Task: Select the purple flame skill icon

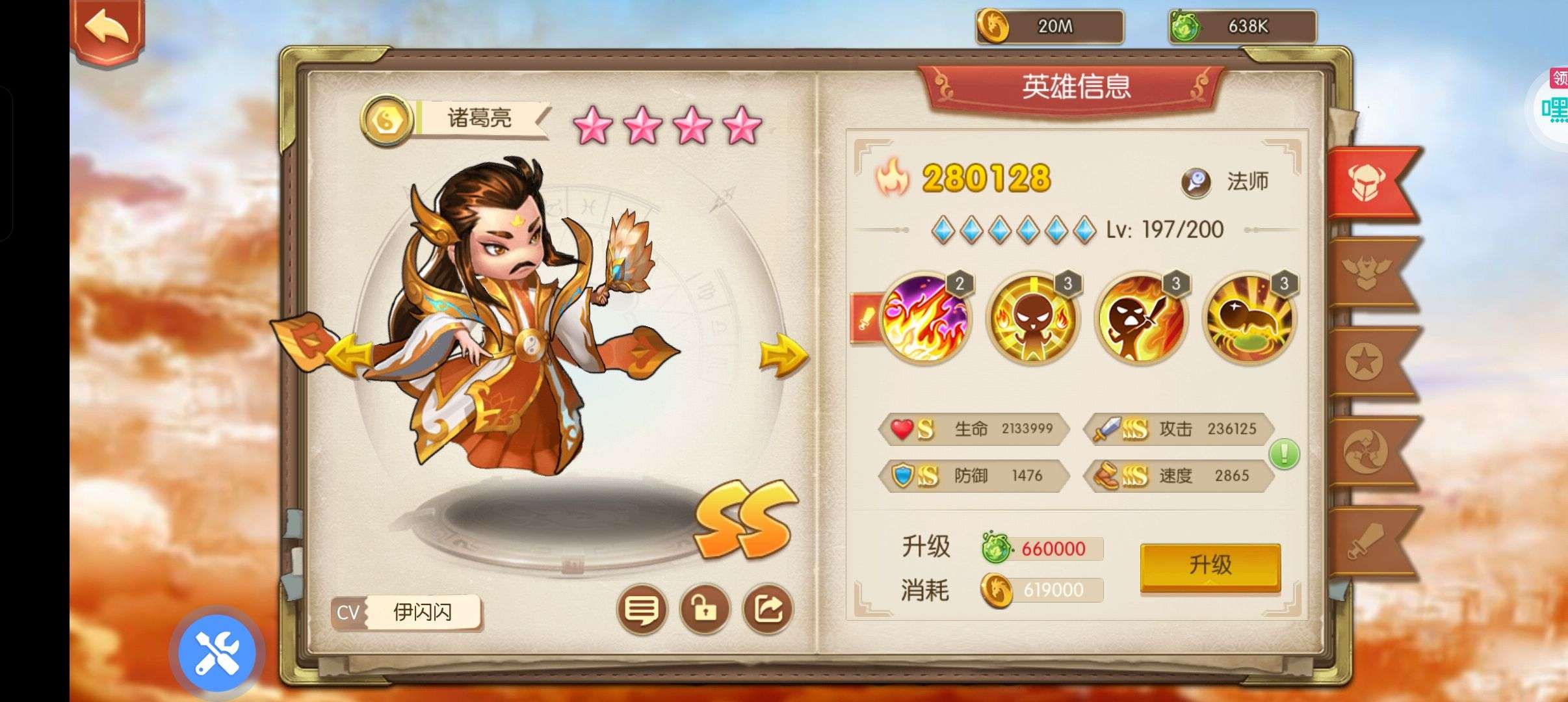Action: (924, 318)
